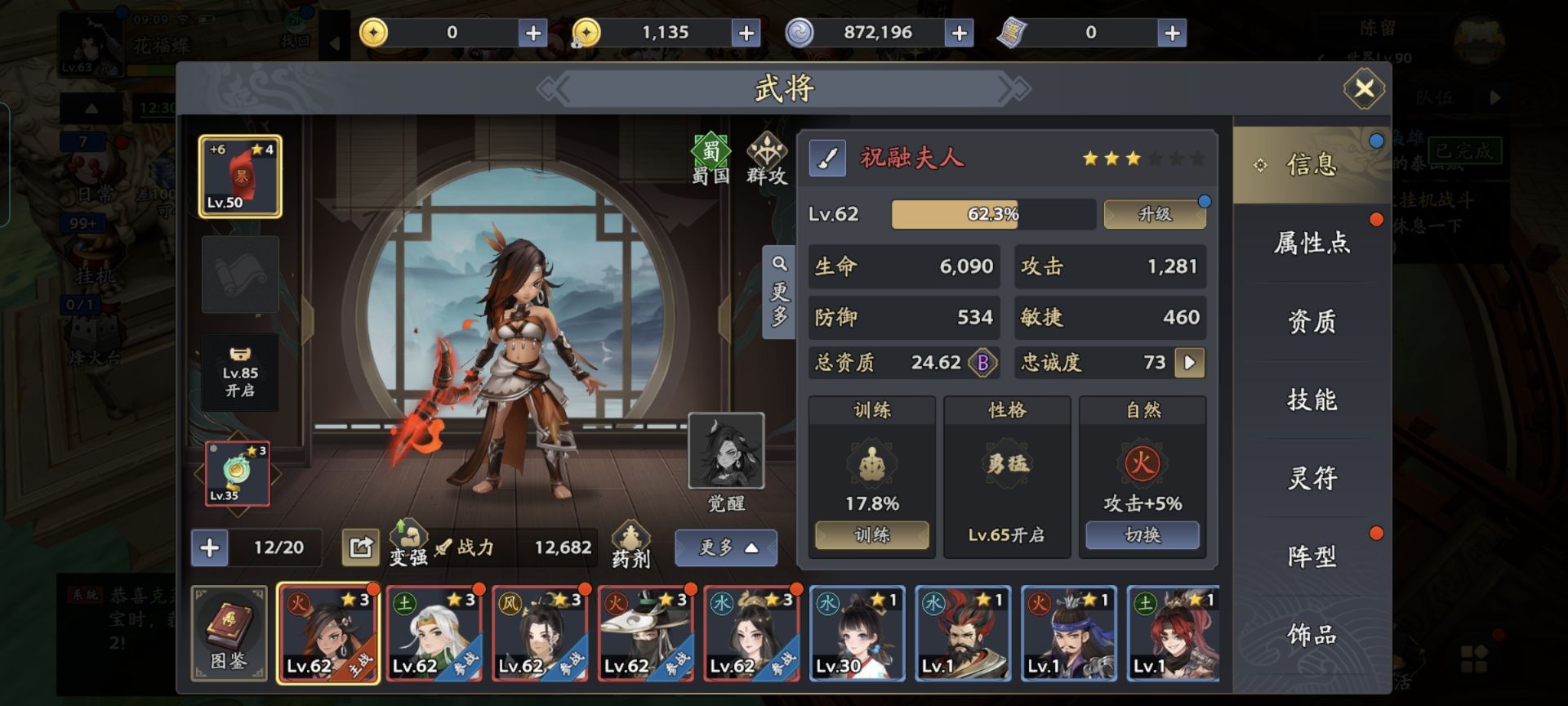Image resolution: width=1568 pixels, height=706 pixels.
Task: Choose the white-haired earth hero Lv.62
Action: pyautogui.click(x=433, y=634)
